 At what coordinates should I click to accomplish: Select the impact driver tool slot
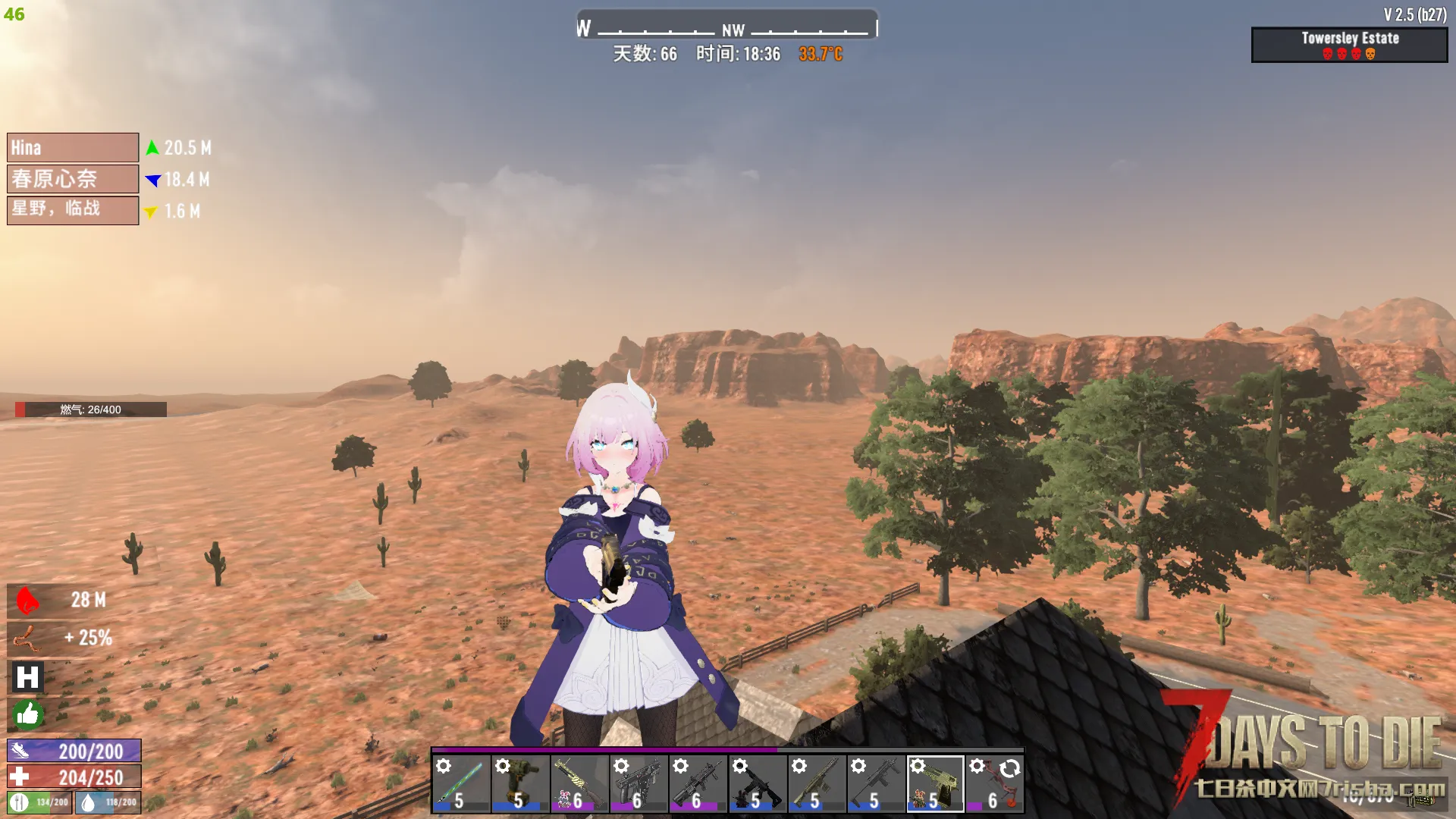[520, 784]
